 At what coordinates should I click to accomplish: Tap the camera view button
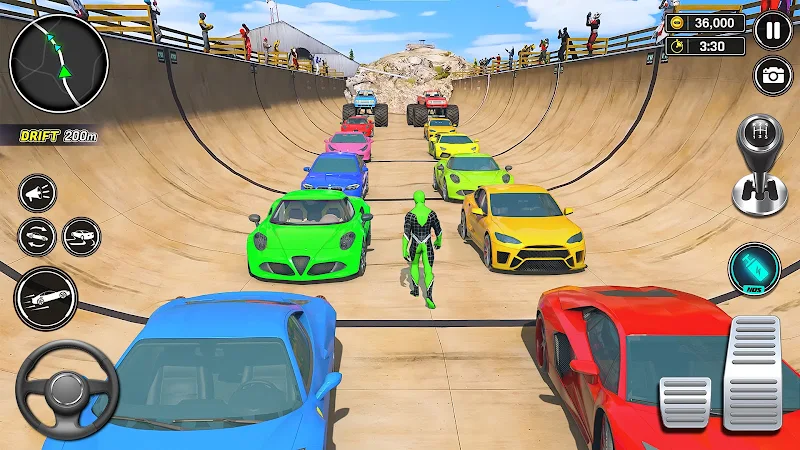772,76
